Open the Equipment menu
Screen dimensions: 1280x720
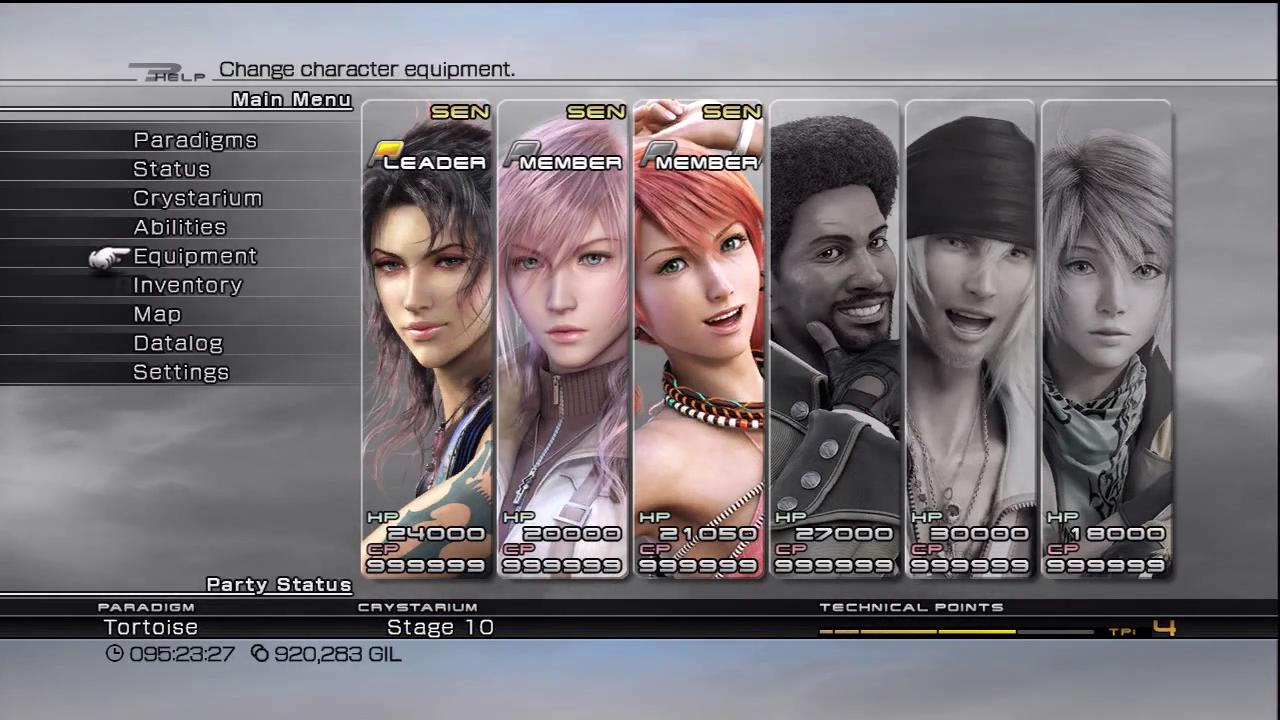195,256
